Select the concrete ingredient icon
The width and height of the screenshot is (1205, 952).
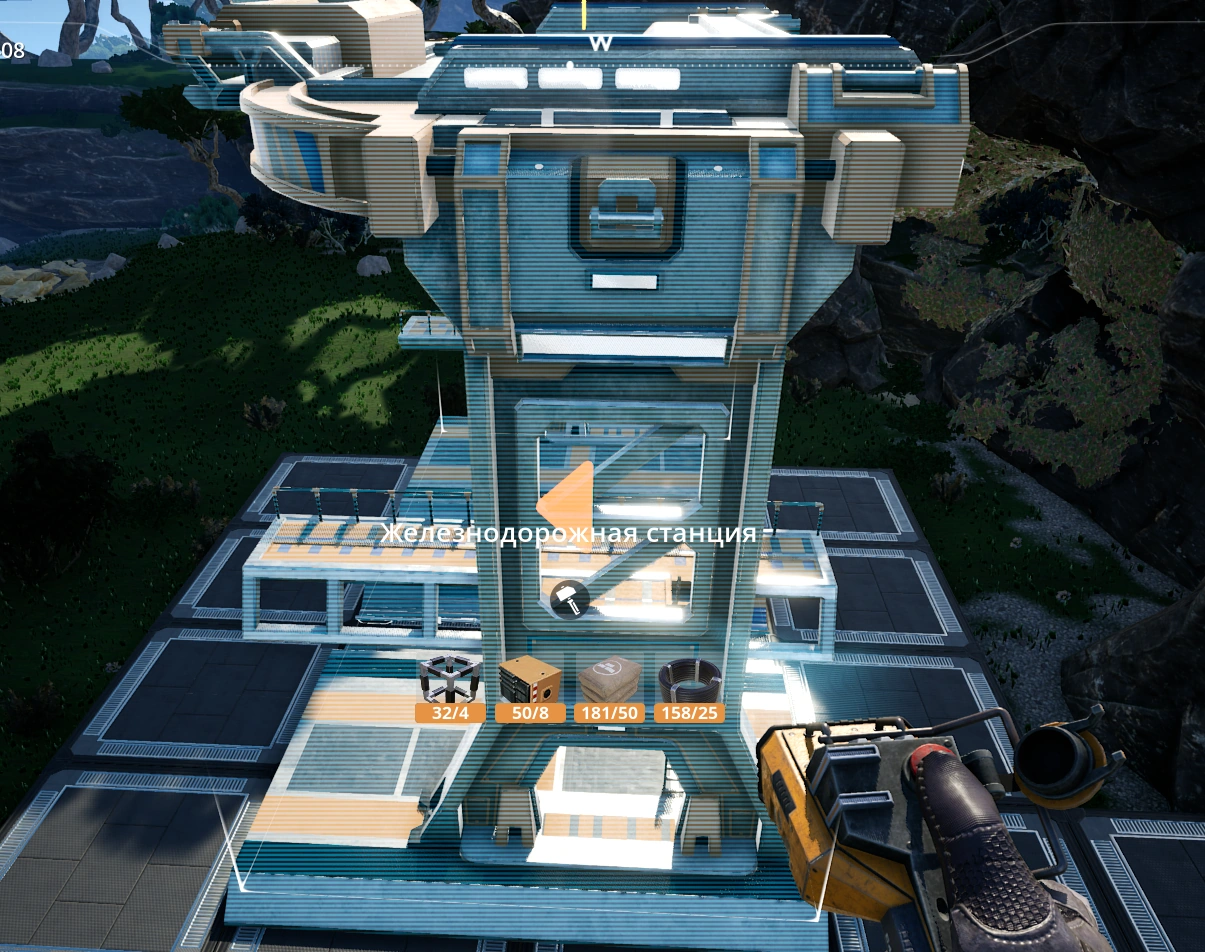tap(609, 680)
